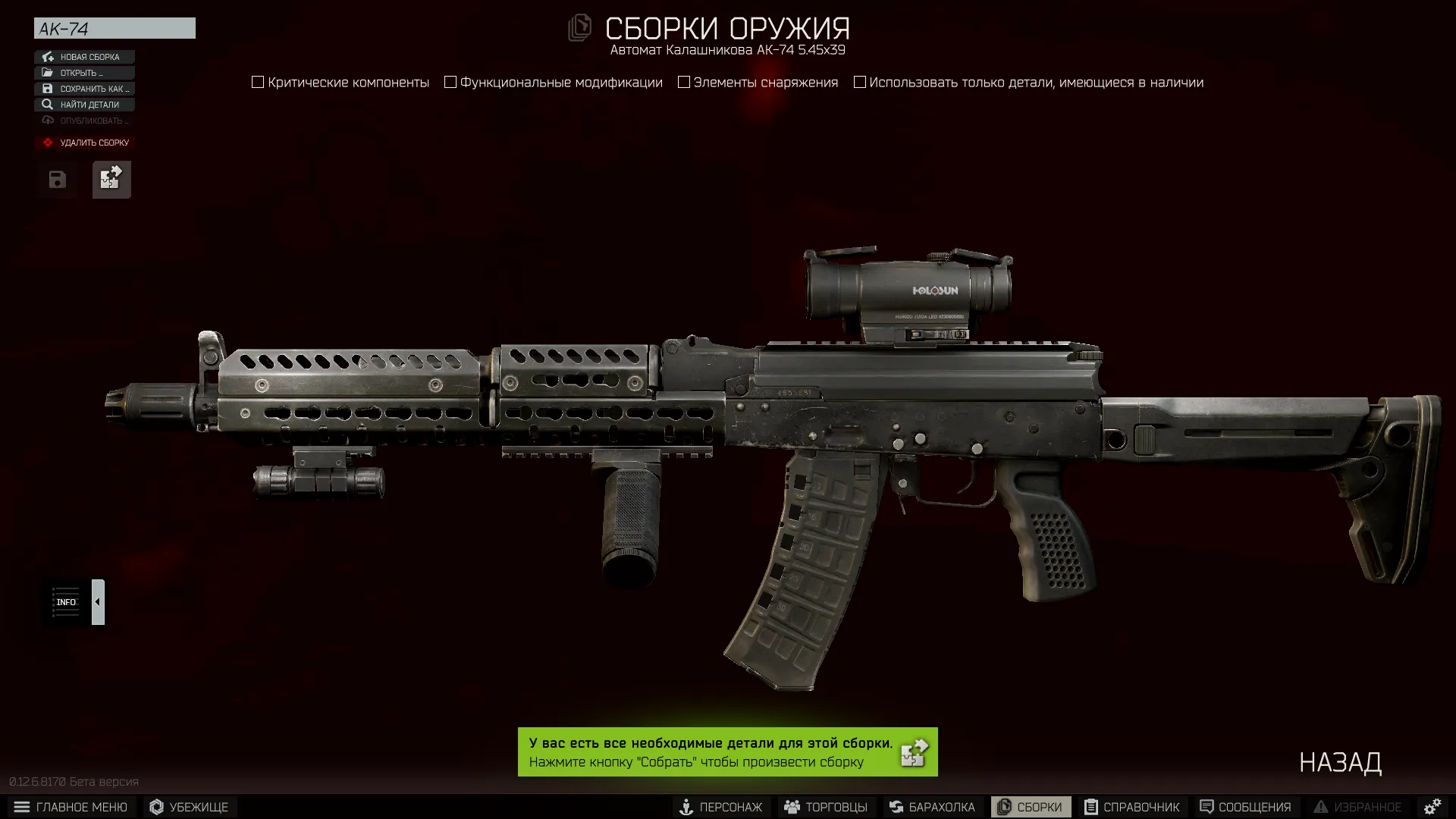Open a build via the folder icon
This screenshot has width=1456, height=819.
tap(49, 73)
